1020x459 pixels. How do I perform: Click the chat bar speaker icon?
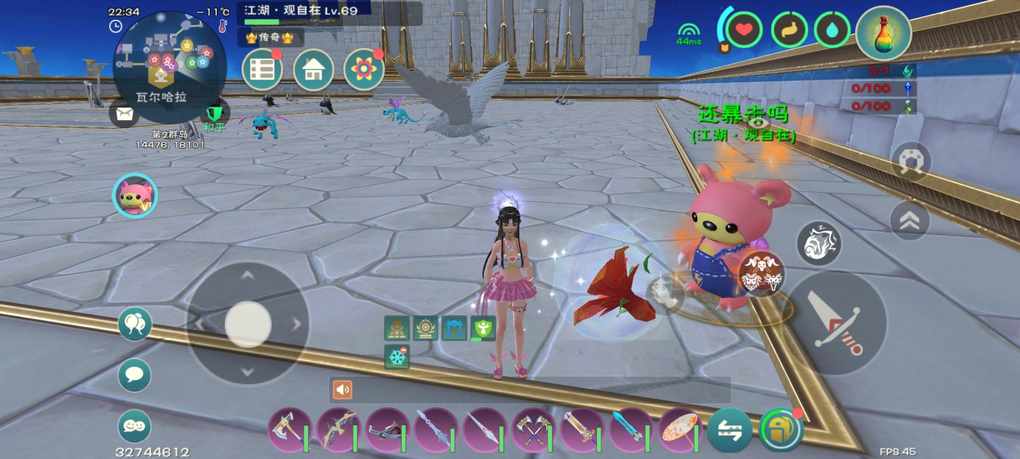[x=343, y=390]
